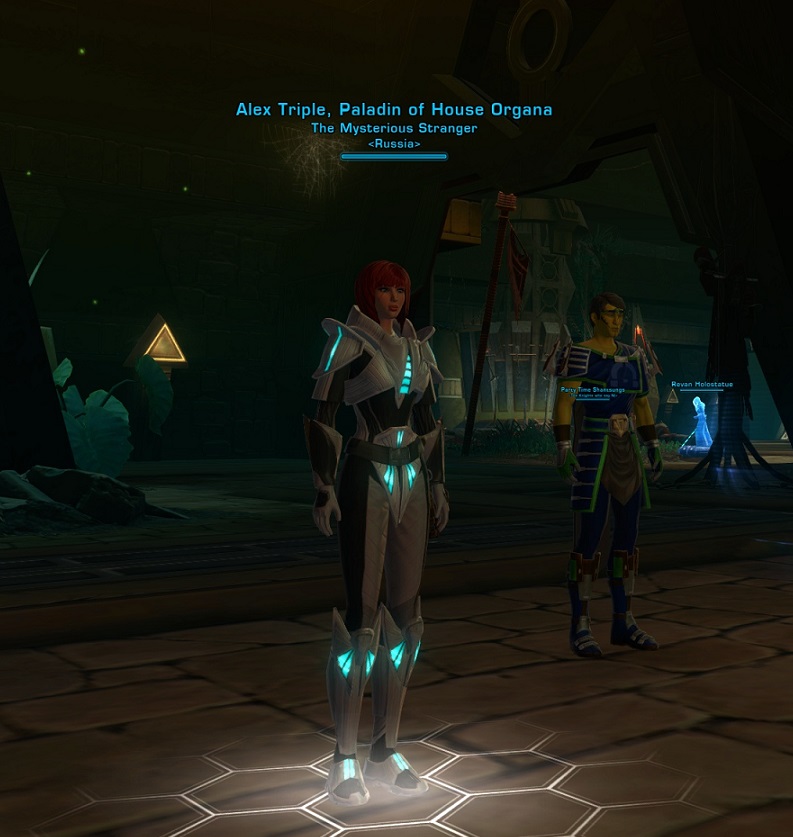
Task: Target the Revan Holostatue nameplate
Action: click(x=701, y=384)
